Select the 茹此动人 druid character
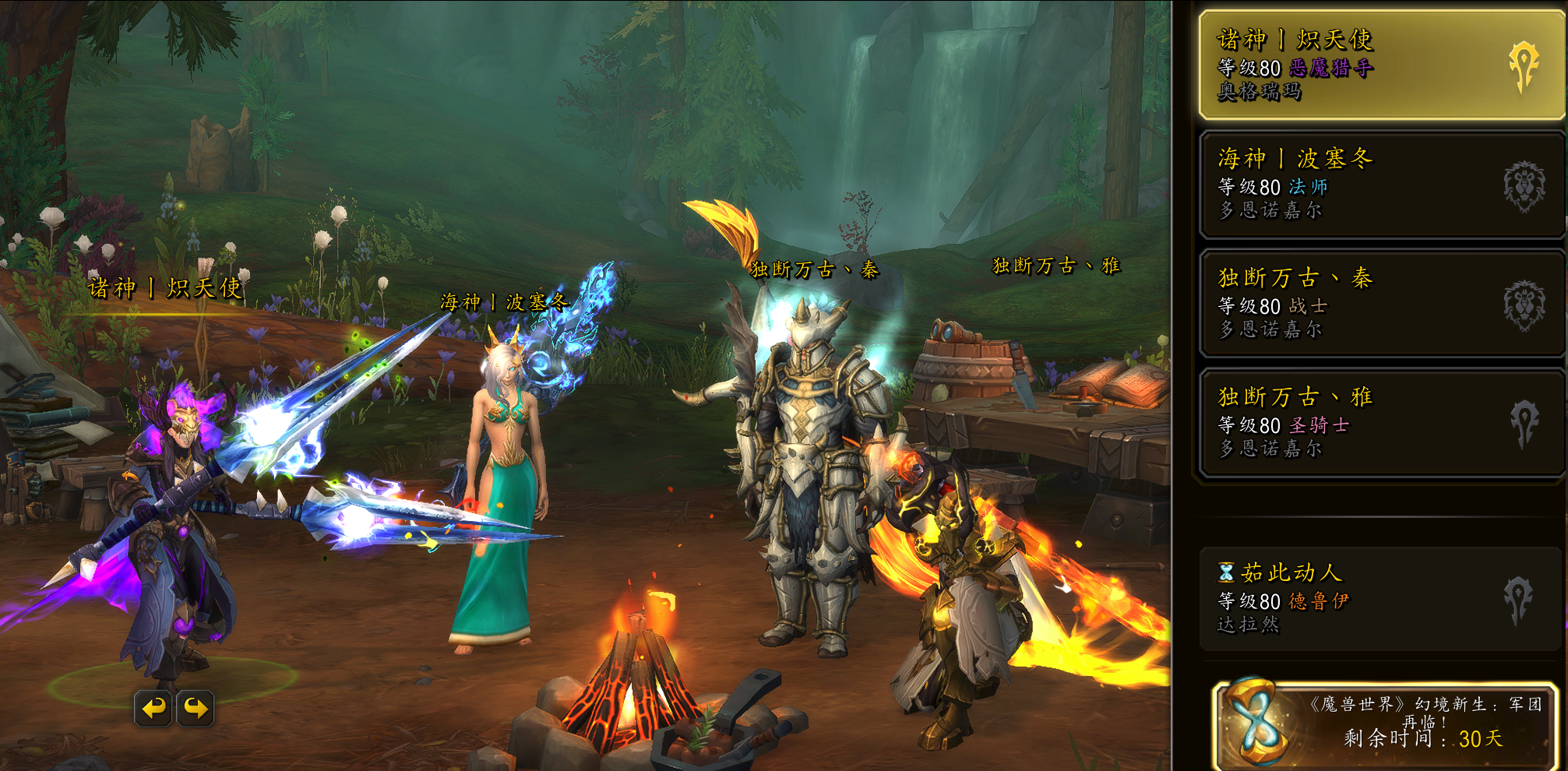The width and height of the screenshot is (1568, 771). point(1380,599)
